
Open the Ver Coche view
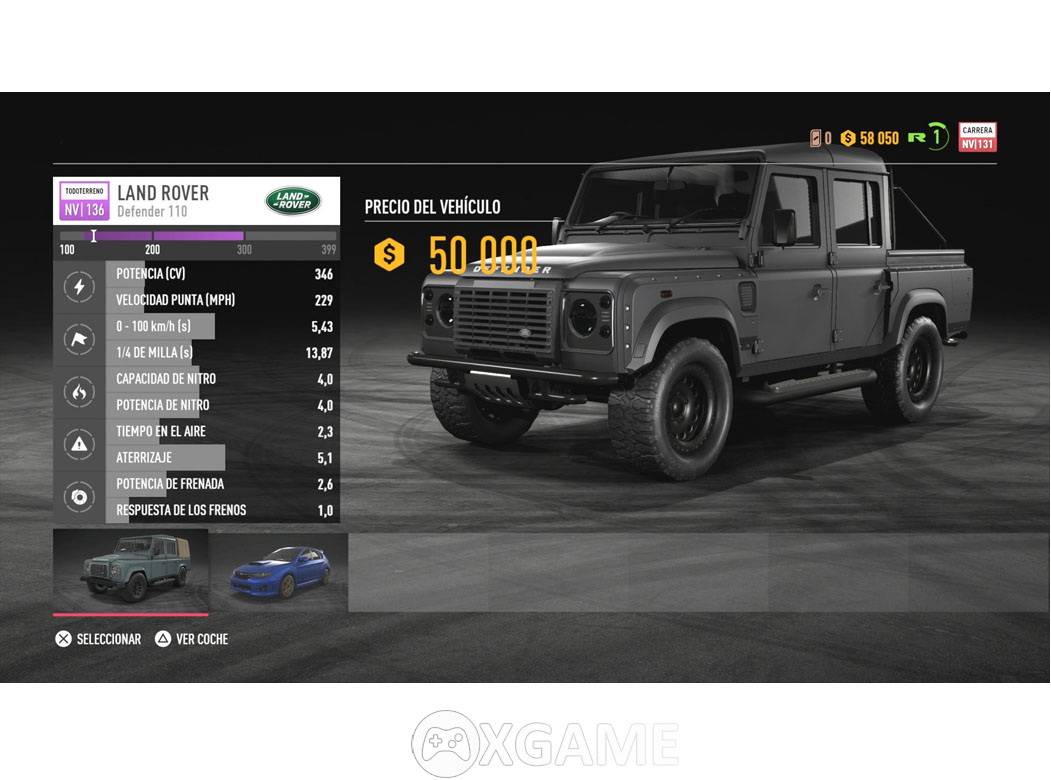tap(192, 639)
